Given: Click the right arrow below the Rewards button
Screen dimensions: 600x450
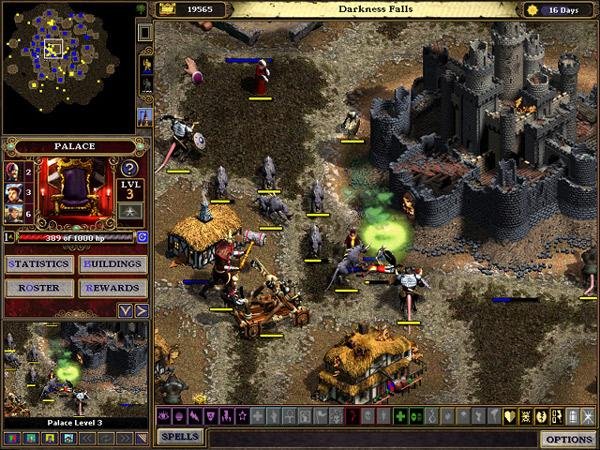Looking at the screenshot, I should pyautogui.click(x=141, y=311).
